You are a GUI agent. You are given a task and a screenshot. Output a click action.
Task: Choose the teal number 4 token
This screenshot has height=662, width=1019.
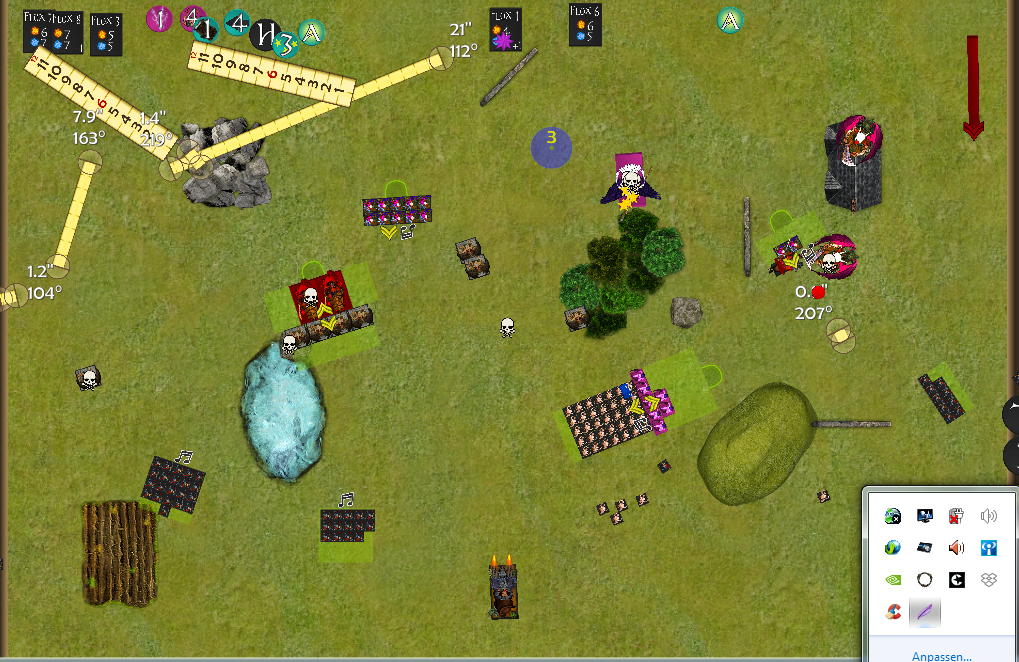[x=237, y=22]
